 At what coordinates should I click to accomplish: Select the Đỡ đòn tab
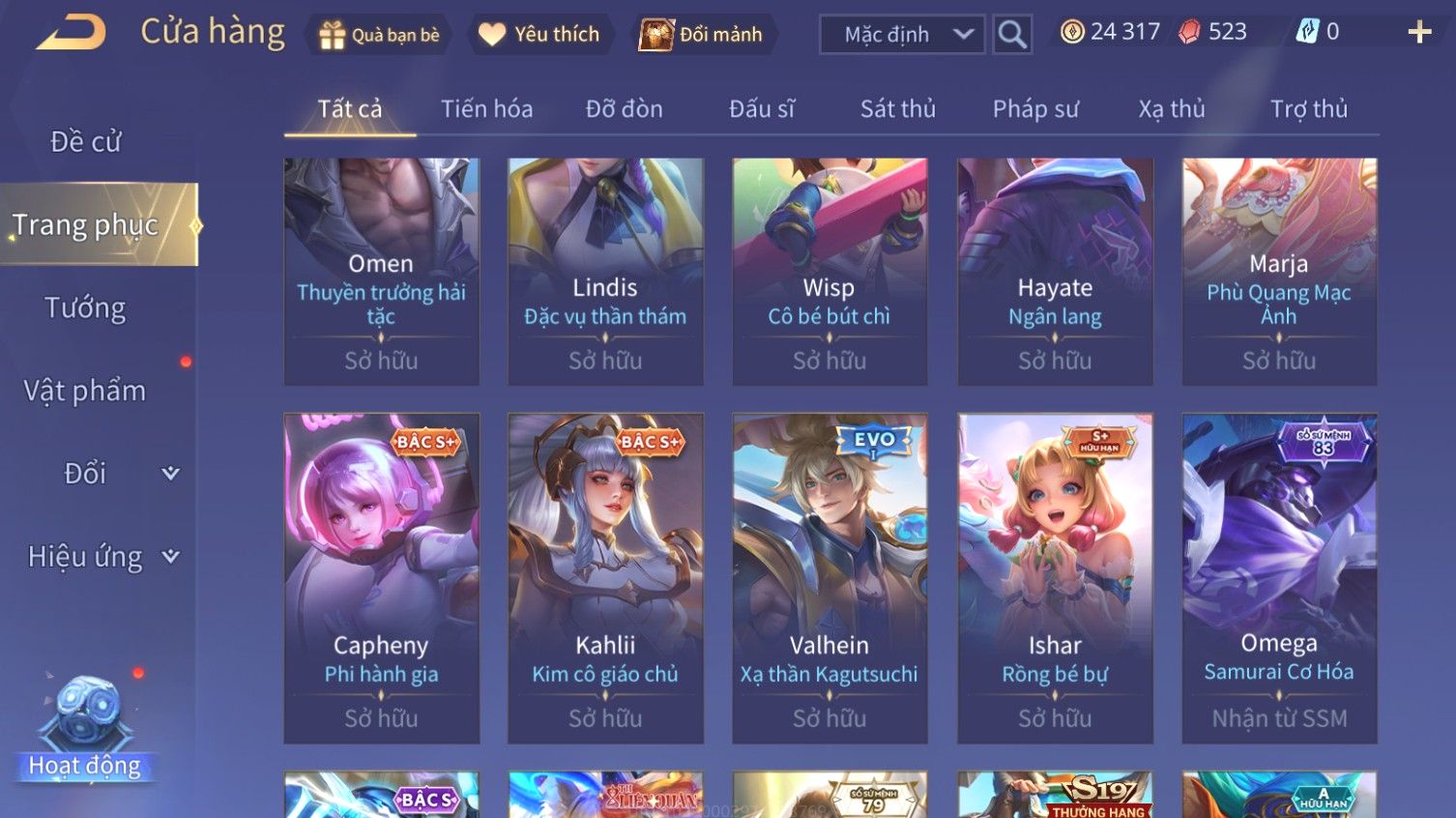[624, 109]
